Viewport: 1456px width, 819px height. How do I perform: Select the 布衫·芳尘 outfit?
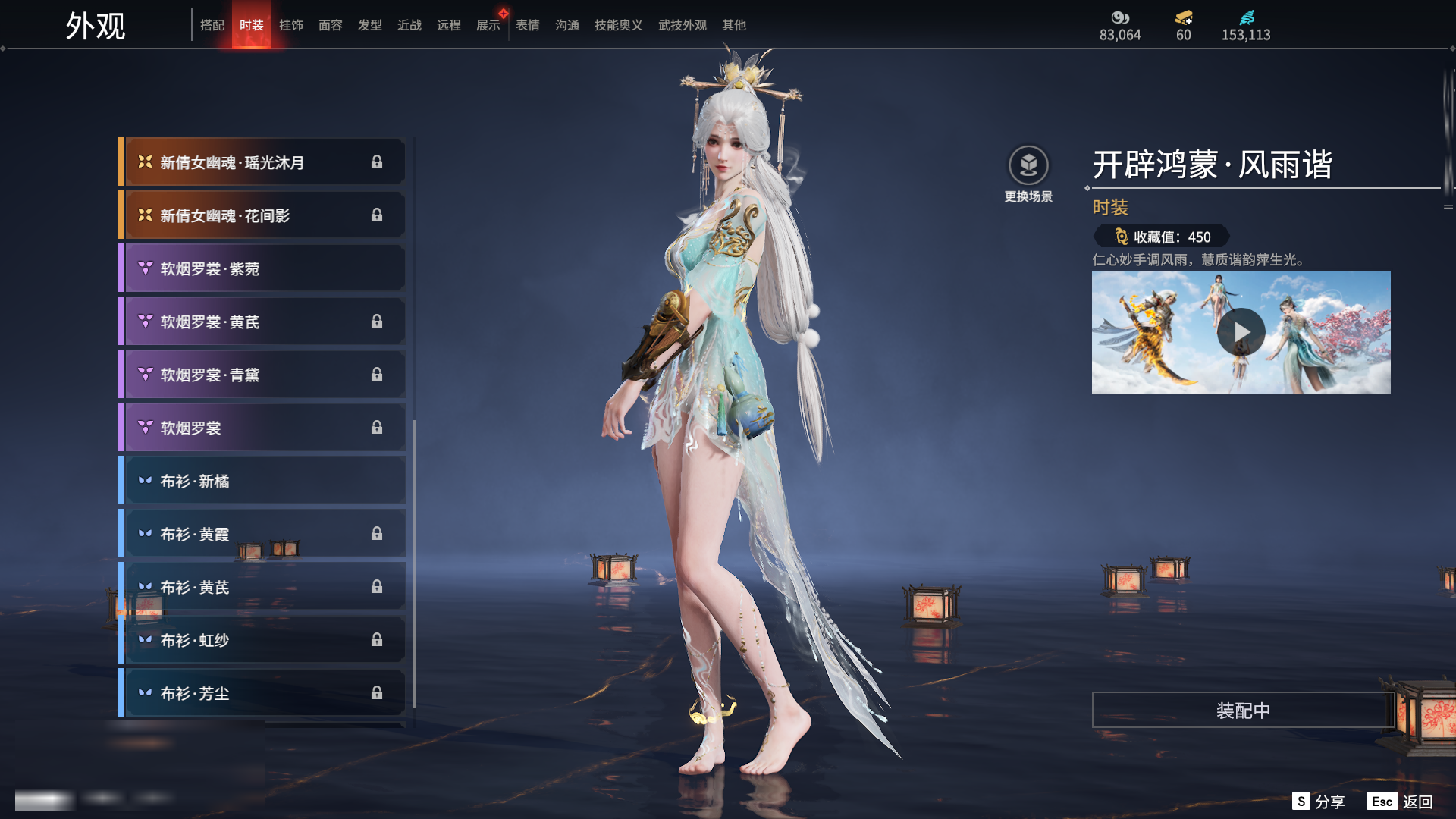click(x=262, y=693)
